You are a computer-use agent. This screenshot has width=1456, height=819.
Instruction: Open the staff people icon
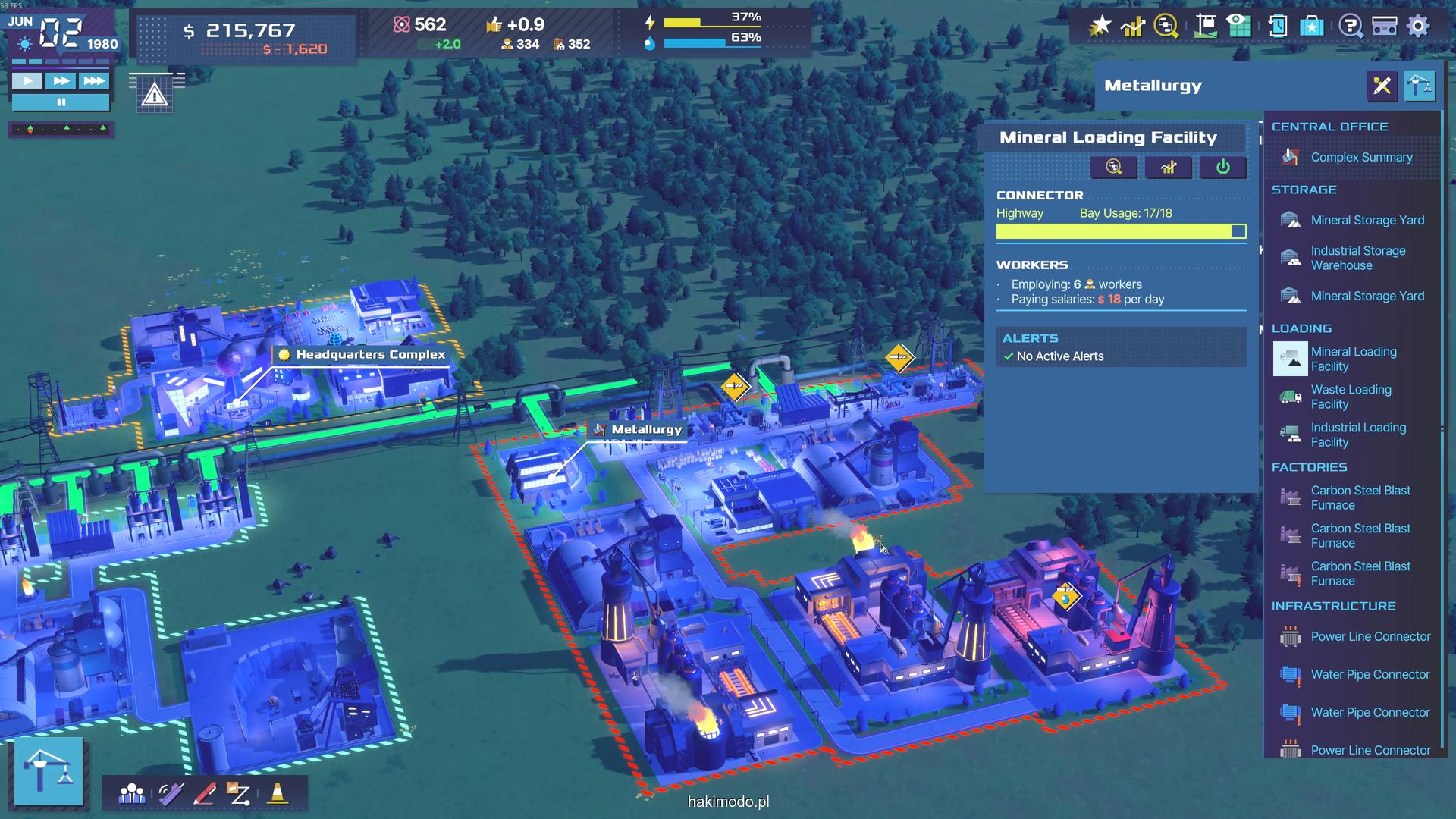pos(132,794)
